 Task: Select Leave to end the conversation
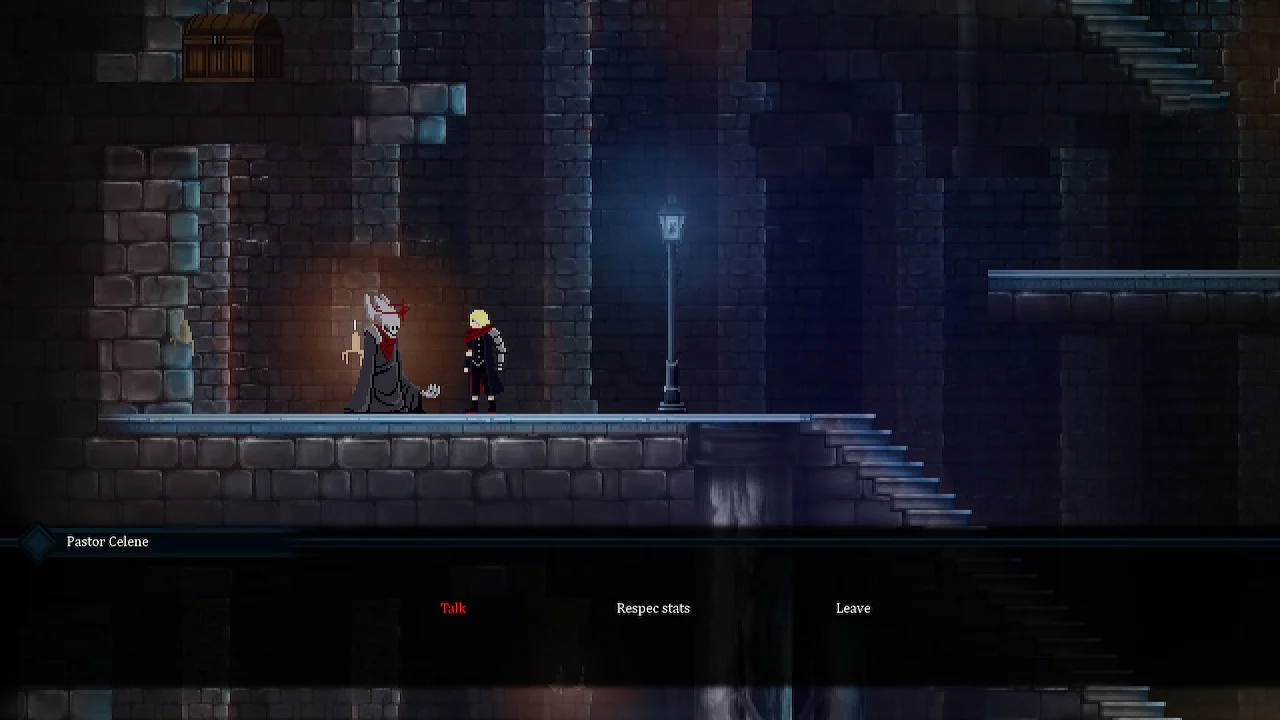point(852,608)
